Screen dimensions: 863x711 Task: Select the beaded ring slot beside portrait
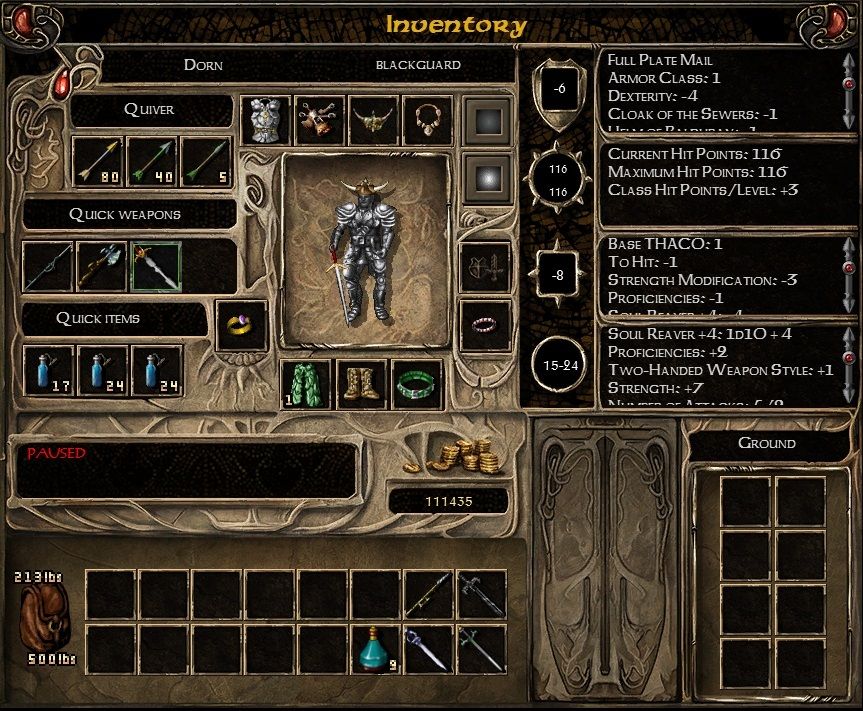click(x=485, y=325)
